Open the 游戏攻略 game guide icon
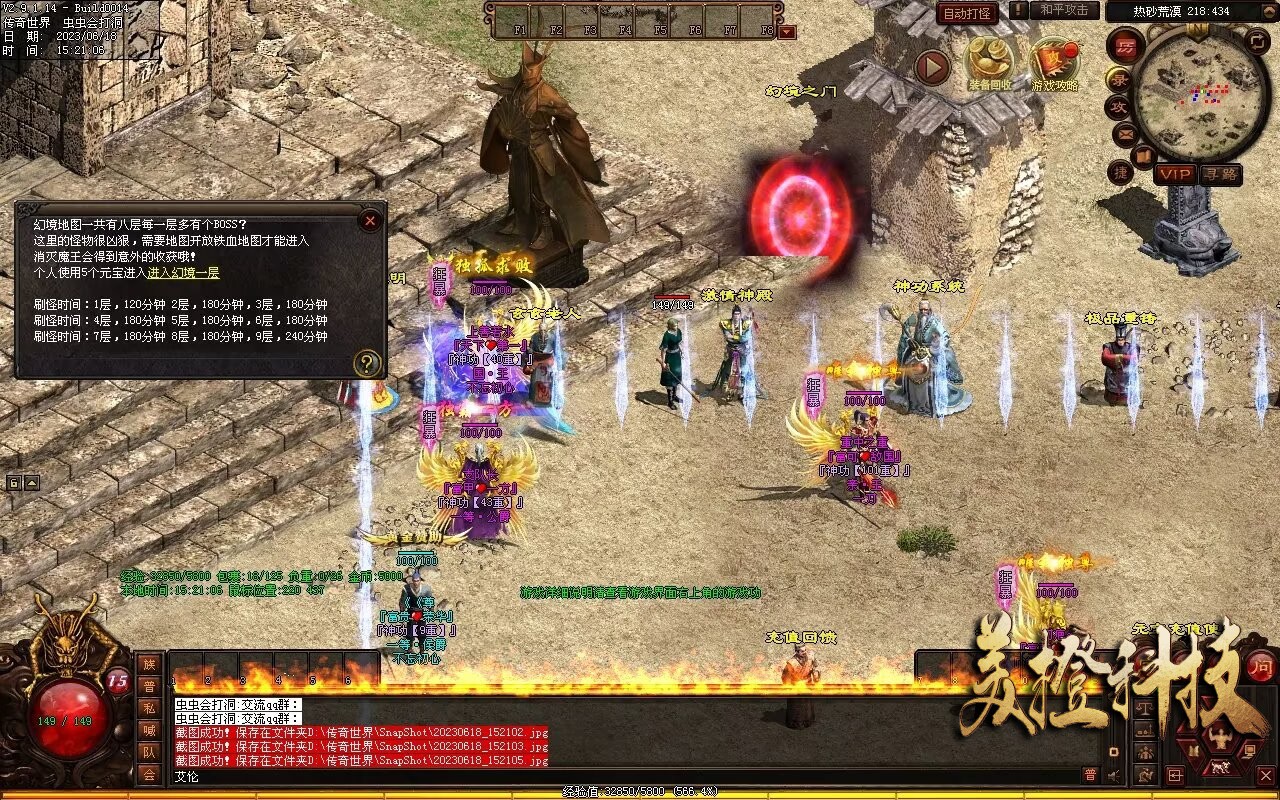The image size is (1280, 800). point(1055,64)
